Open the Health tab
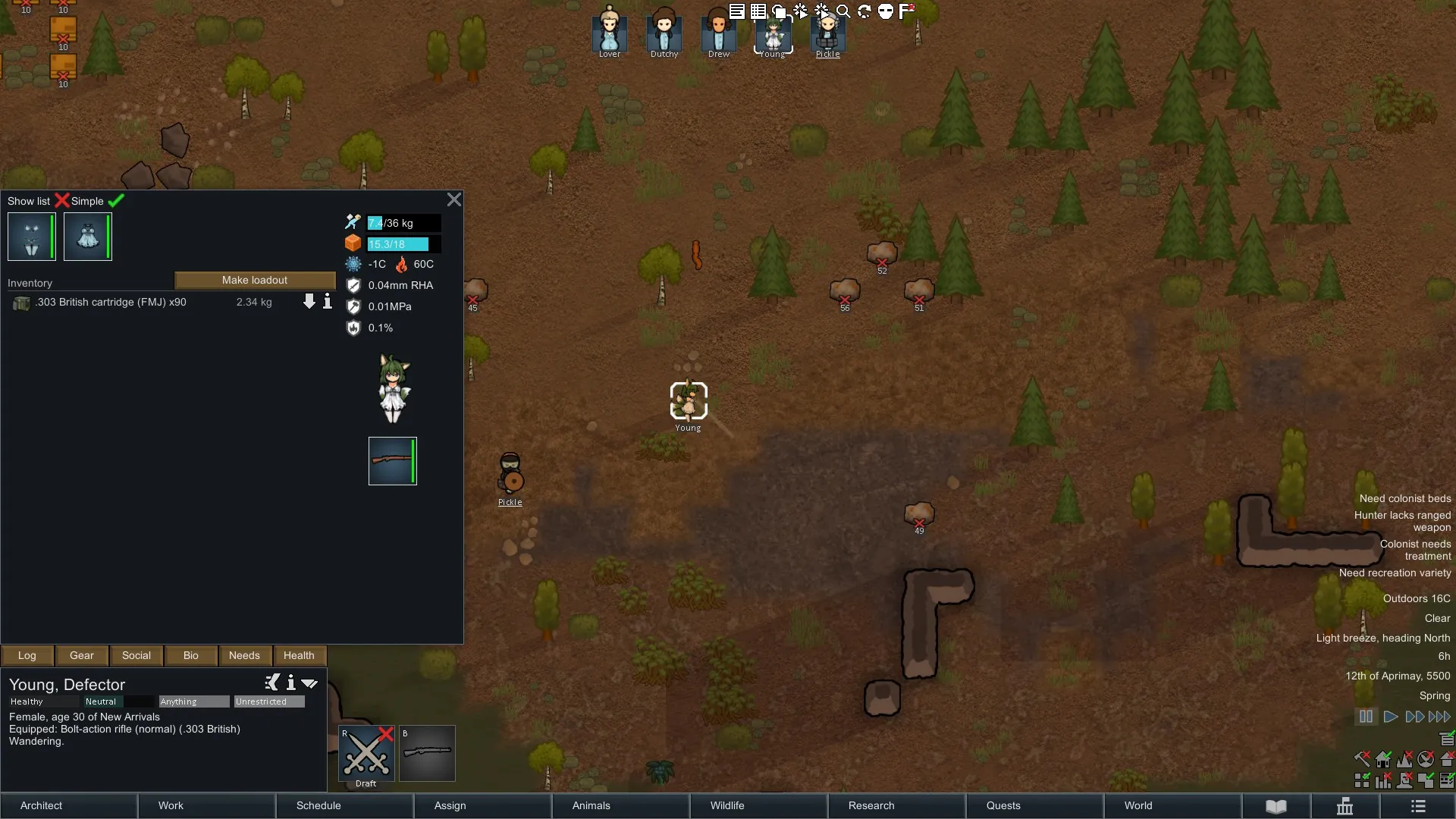The image size is (1456, 819). [299, 656]
